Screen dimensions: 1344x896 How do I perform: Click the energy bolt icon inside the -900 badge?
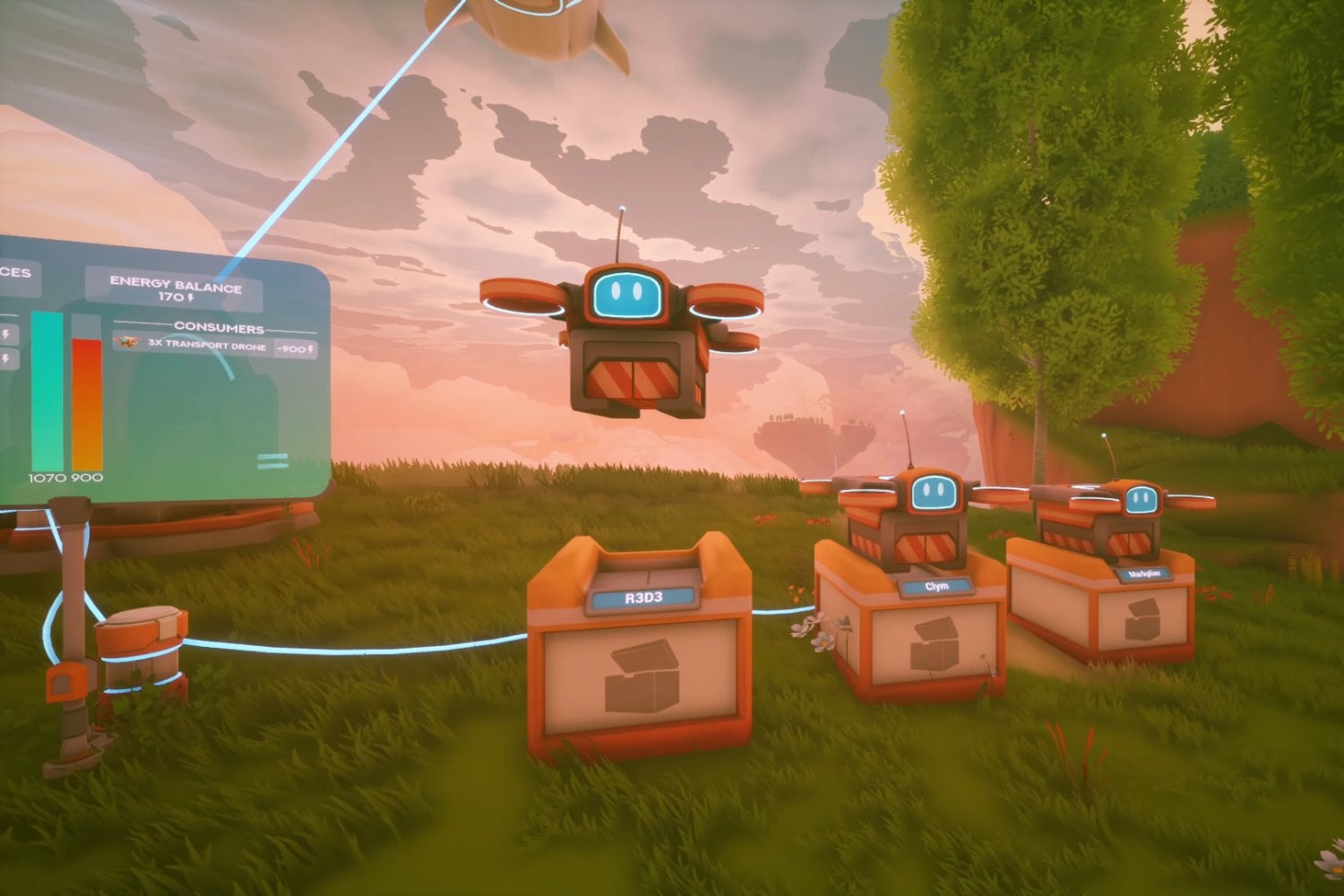coord(311,349)
